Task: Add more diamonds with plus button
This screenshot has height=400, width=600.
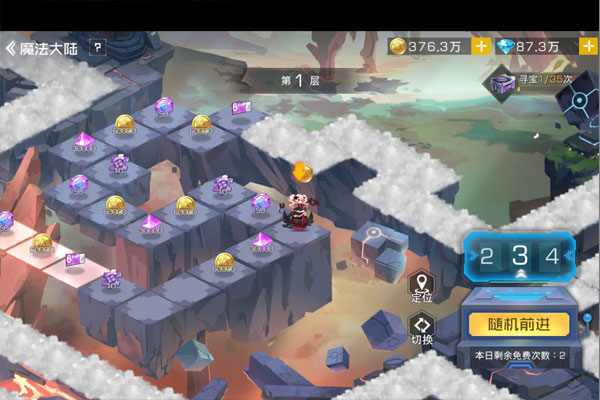Action: (587, 46)
